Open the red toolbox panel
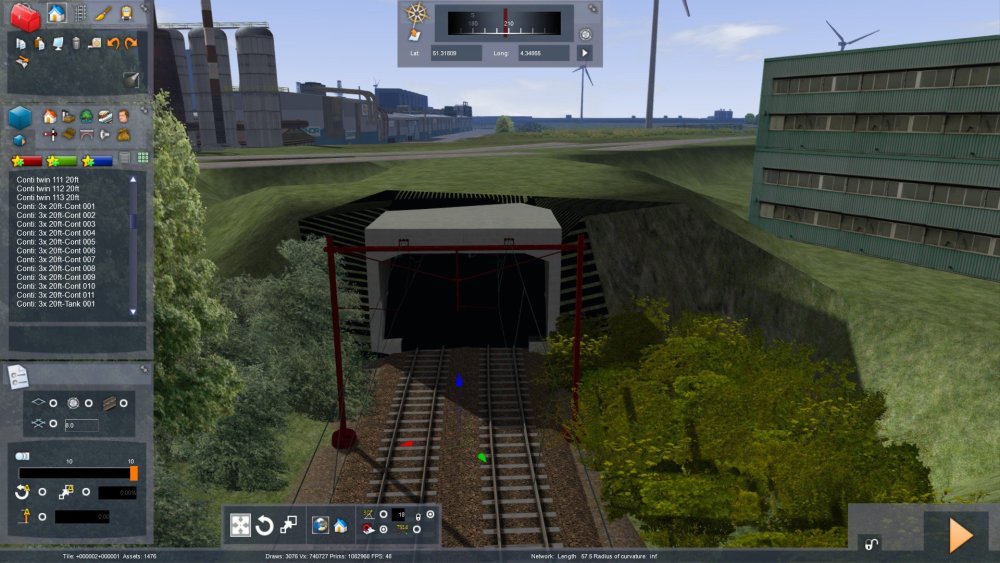This screenshot has height=563, width=1000. tap(26, 16)
